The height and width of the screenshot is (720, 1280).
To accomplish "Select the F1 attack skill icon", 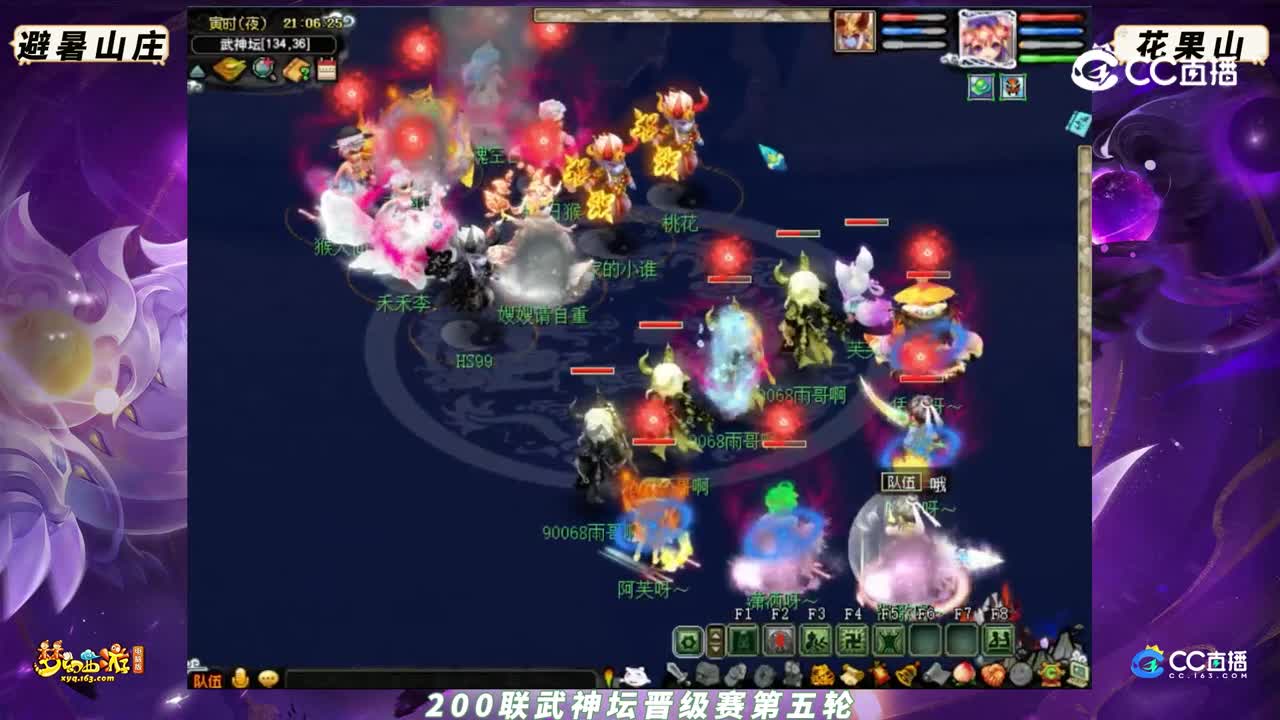I will 745,639.
